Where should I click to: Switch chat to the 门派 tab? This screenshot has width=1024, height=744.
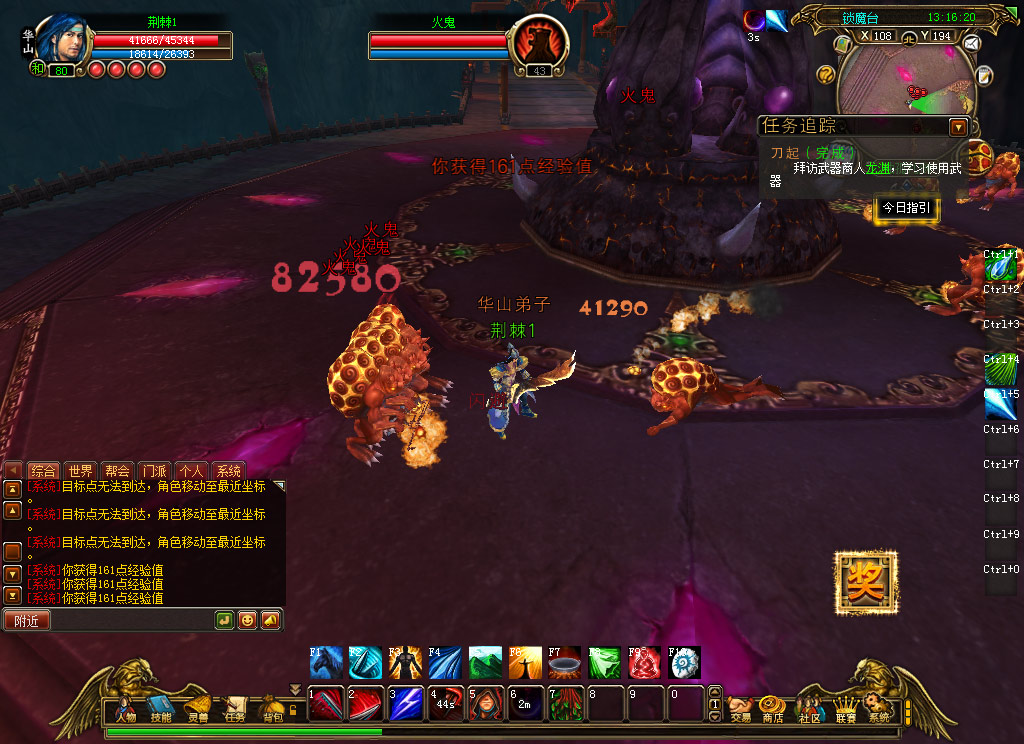click(154, 471)
